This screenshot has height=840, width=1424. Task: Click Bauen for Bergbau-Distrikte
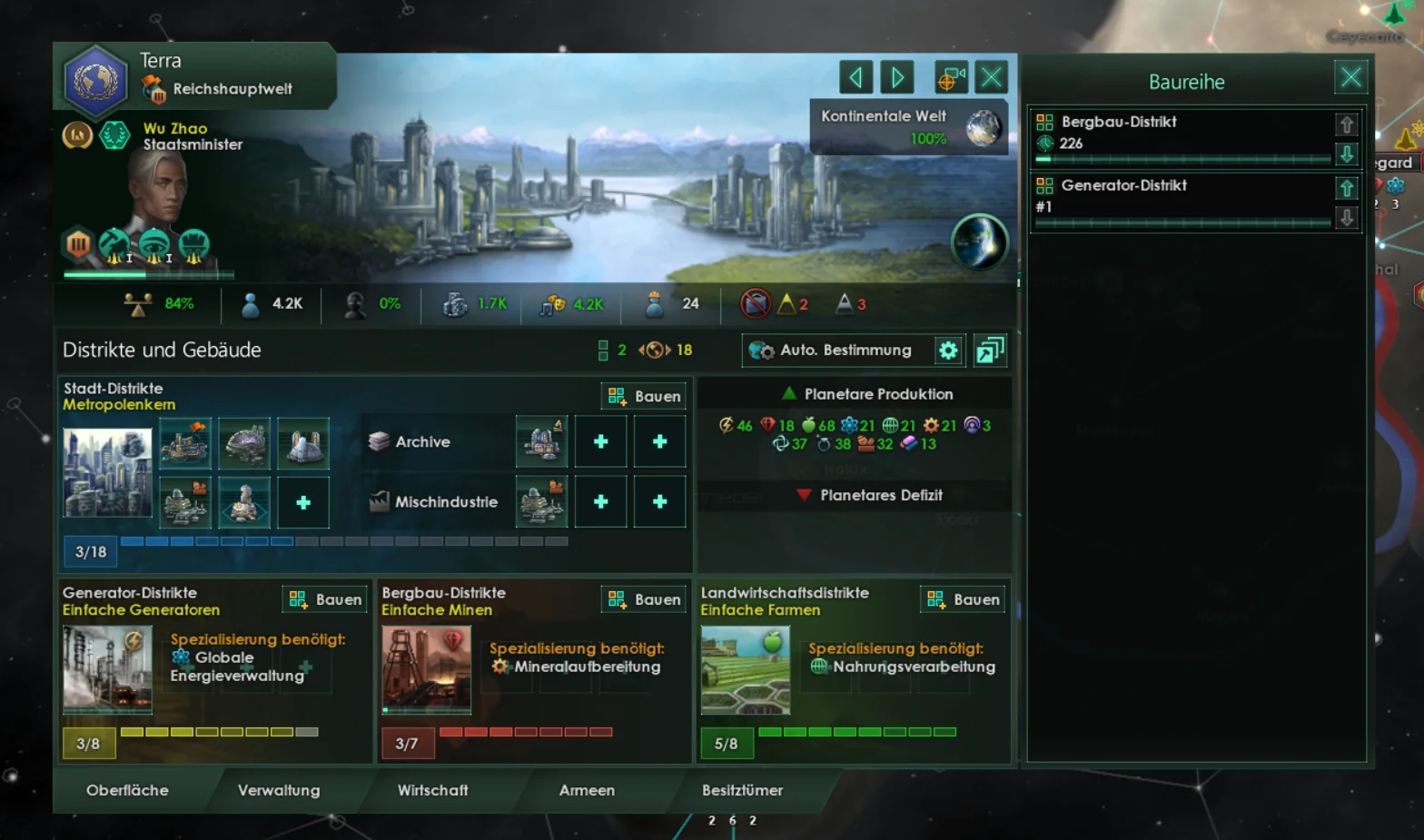pos(644,599)
